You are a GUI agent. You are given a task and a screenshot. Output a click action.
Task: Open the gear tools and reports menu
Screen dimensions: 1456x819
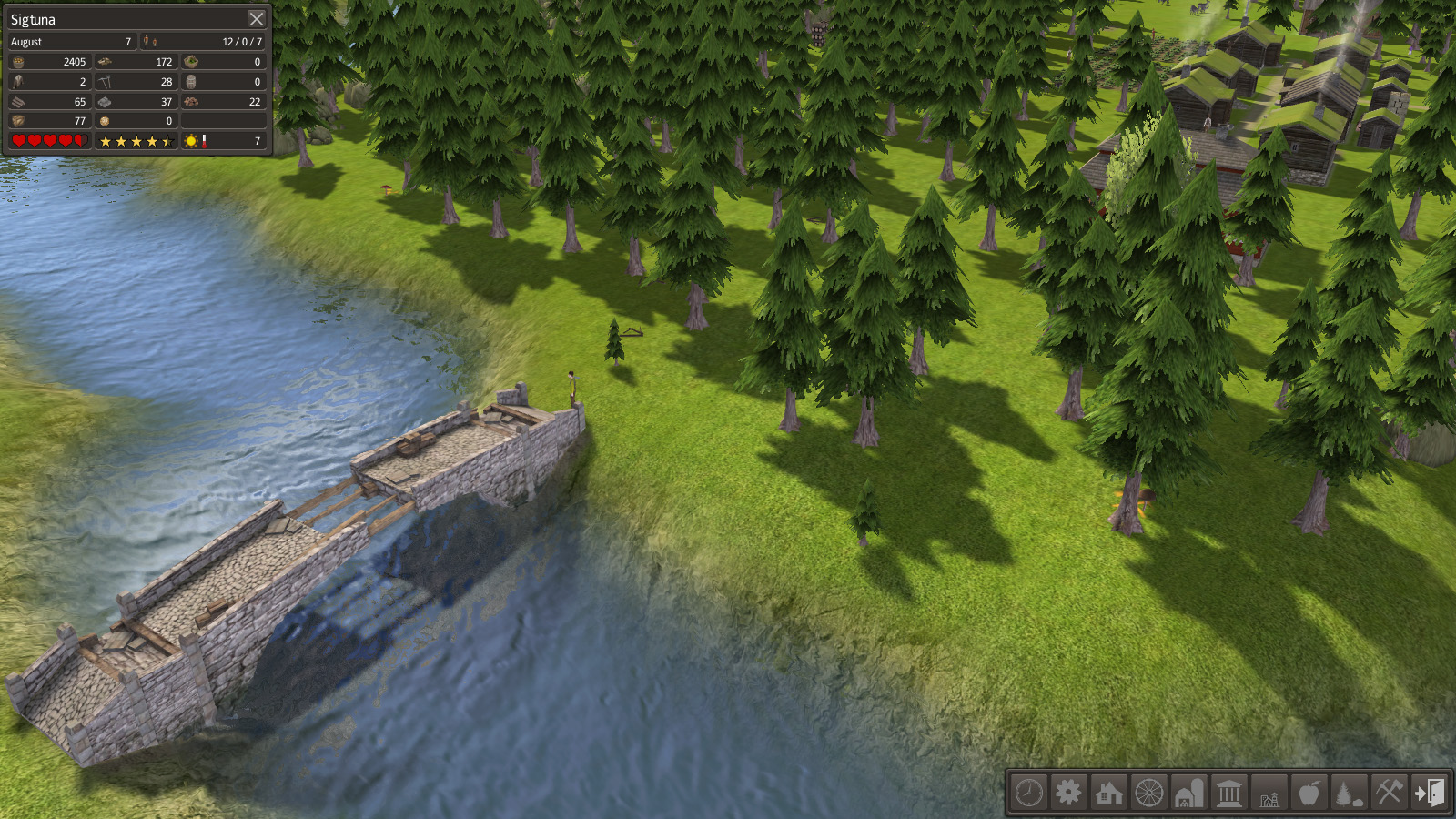[1069, 793]
